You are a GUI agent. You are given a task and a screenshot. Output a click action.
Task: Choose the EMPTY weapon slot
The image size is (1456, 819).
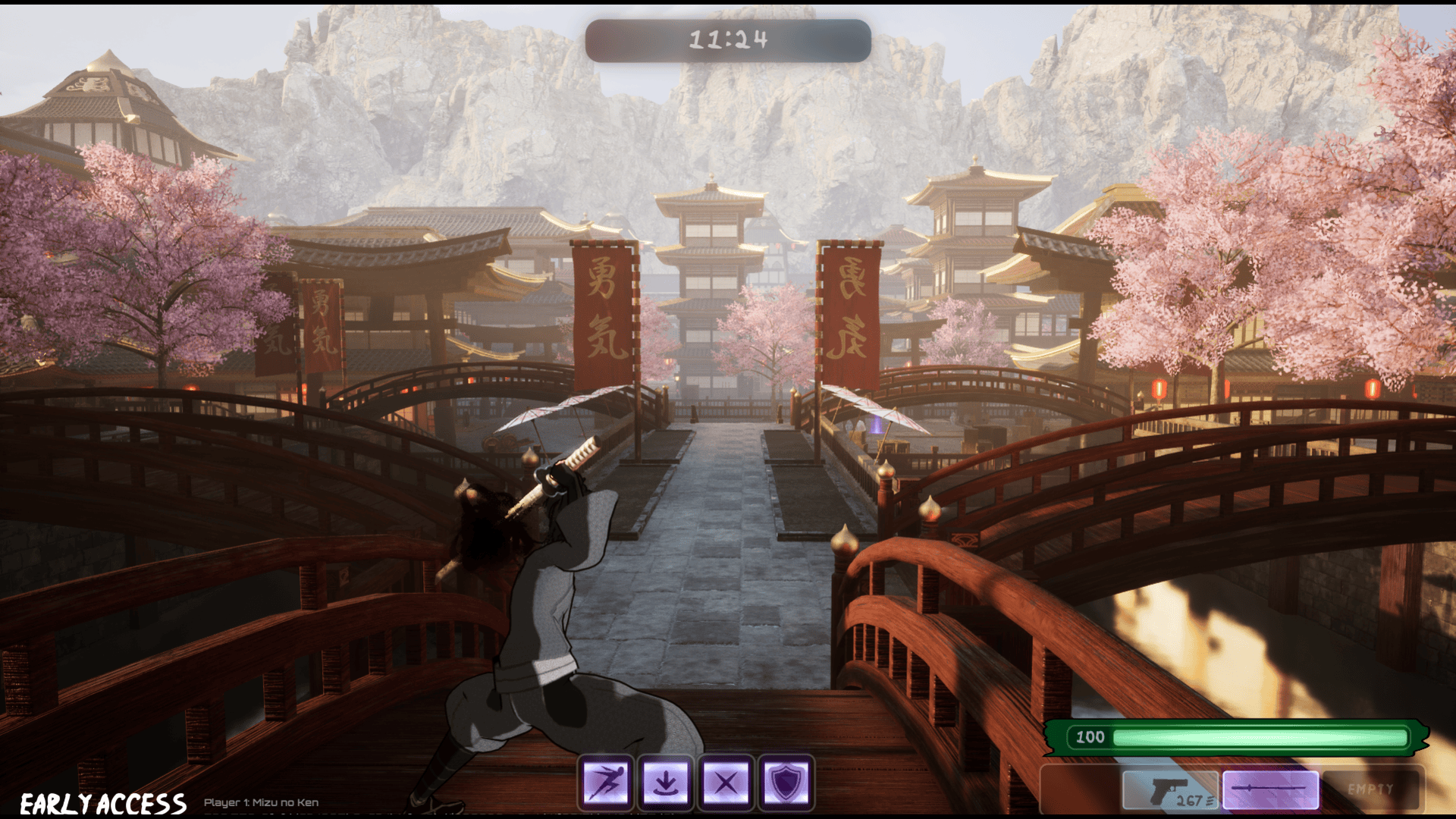point(1370,790)
